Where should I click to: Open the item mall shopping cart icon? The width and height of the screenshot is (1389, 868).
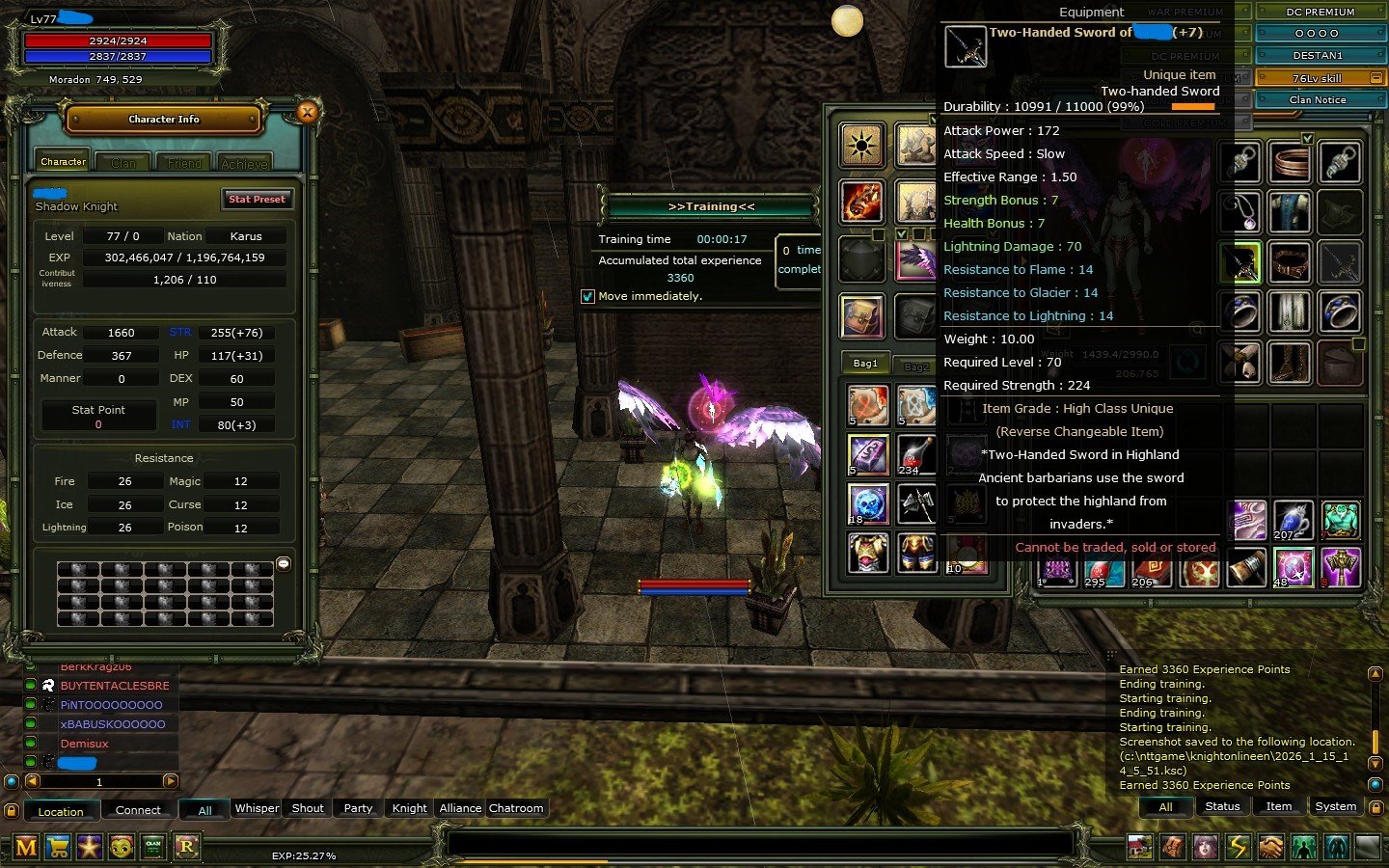pyautogui.click(x=60, y=847)
